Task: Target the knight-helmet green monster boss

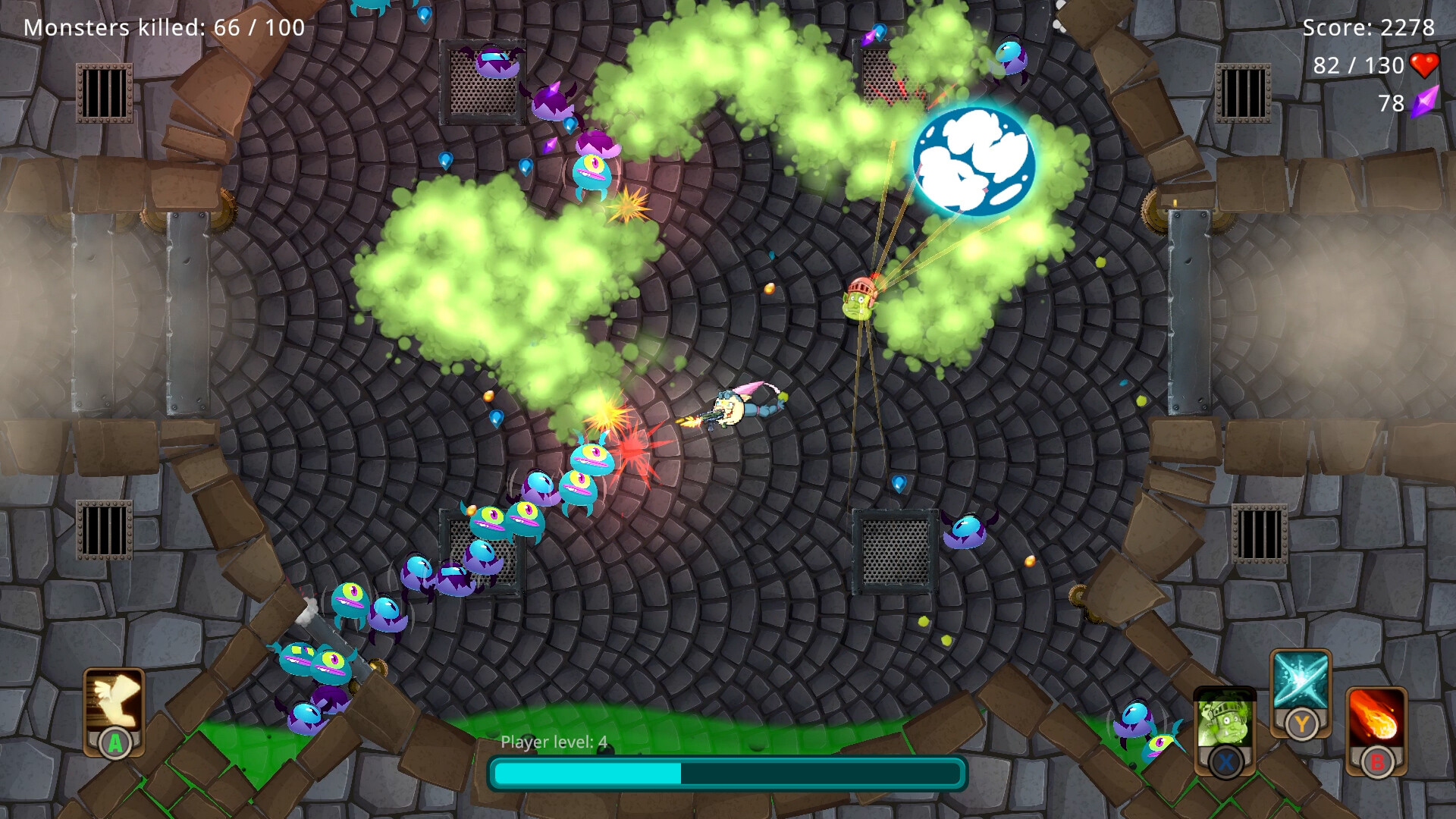Action: pyautogui.click(x=858, y=301)
